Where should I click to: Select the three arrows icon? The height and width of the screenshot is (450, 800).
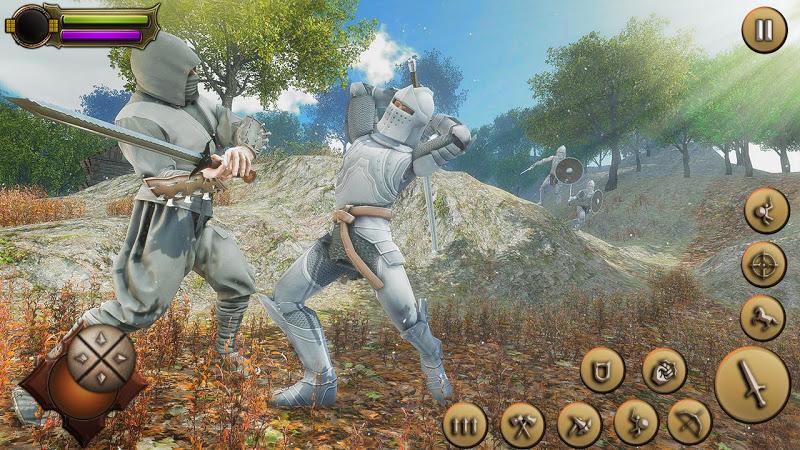click(464, 424)
